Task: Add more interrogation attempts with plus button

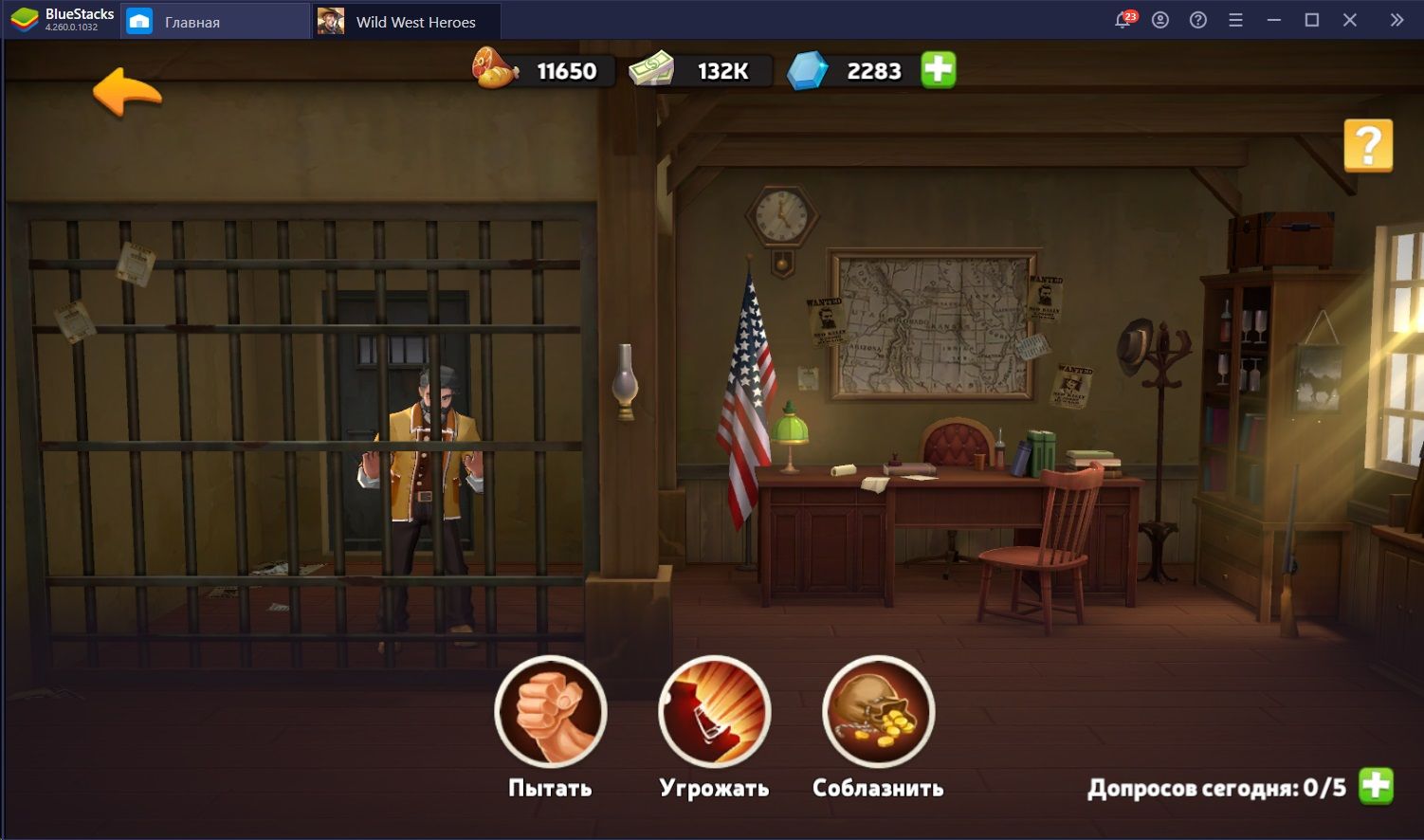Action: click(x=1376, y=786)
